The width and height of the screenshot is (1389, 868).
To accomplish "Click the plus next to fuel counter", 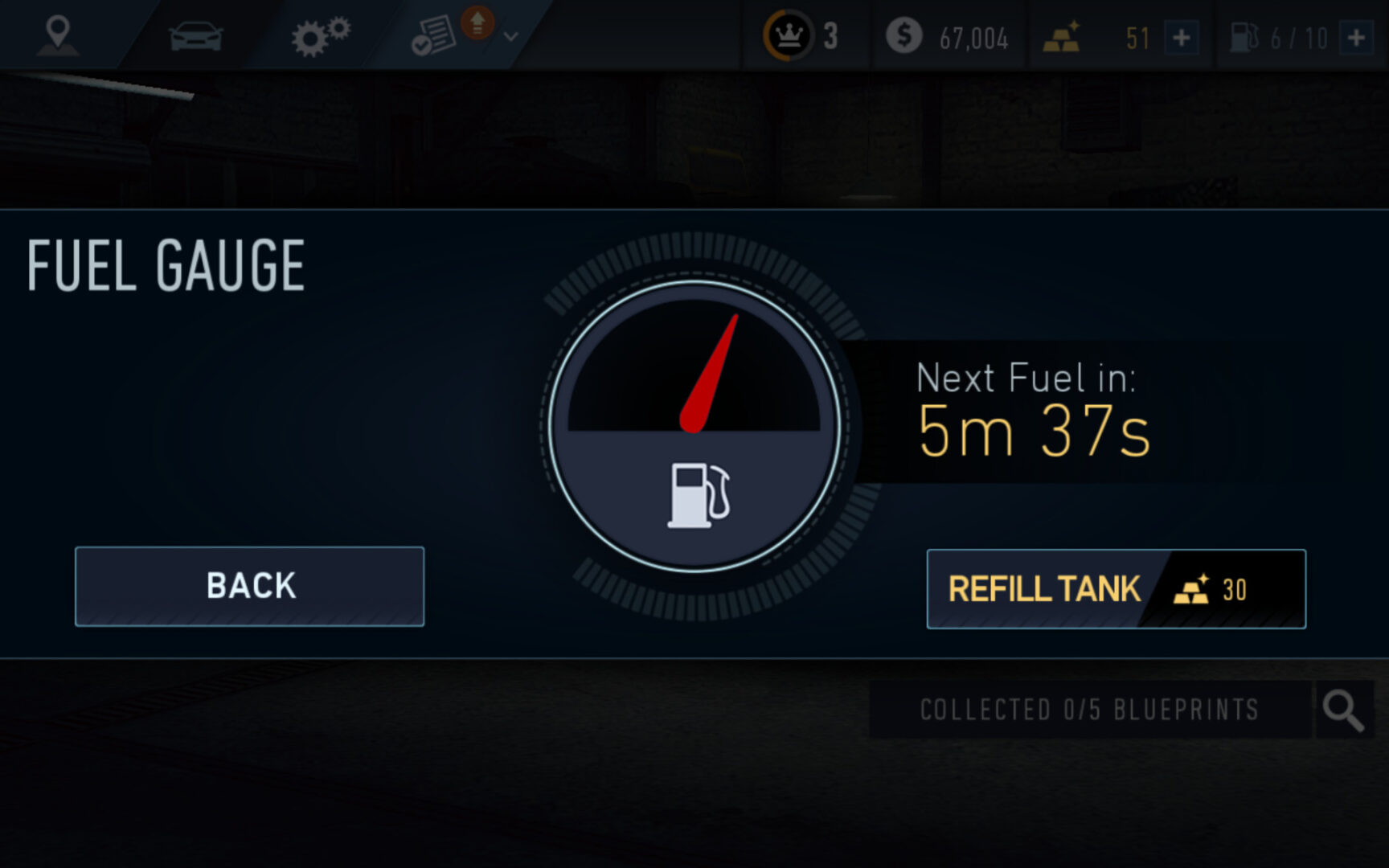I will pyautogui.click(x=1358, y=35).
